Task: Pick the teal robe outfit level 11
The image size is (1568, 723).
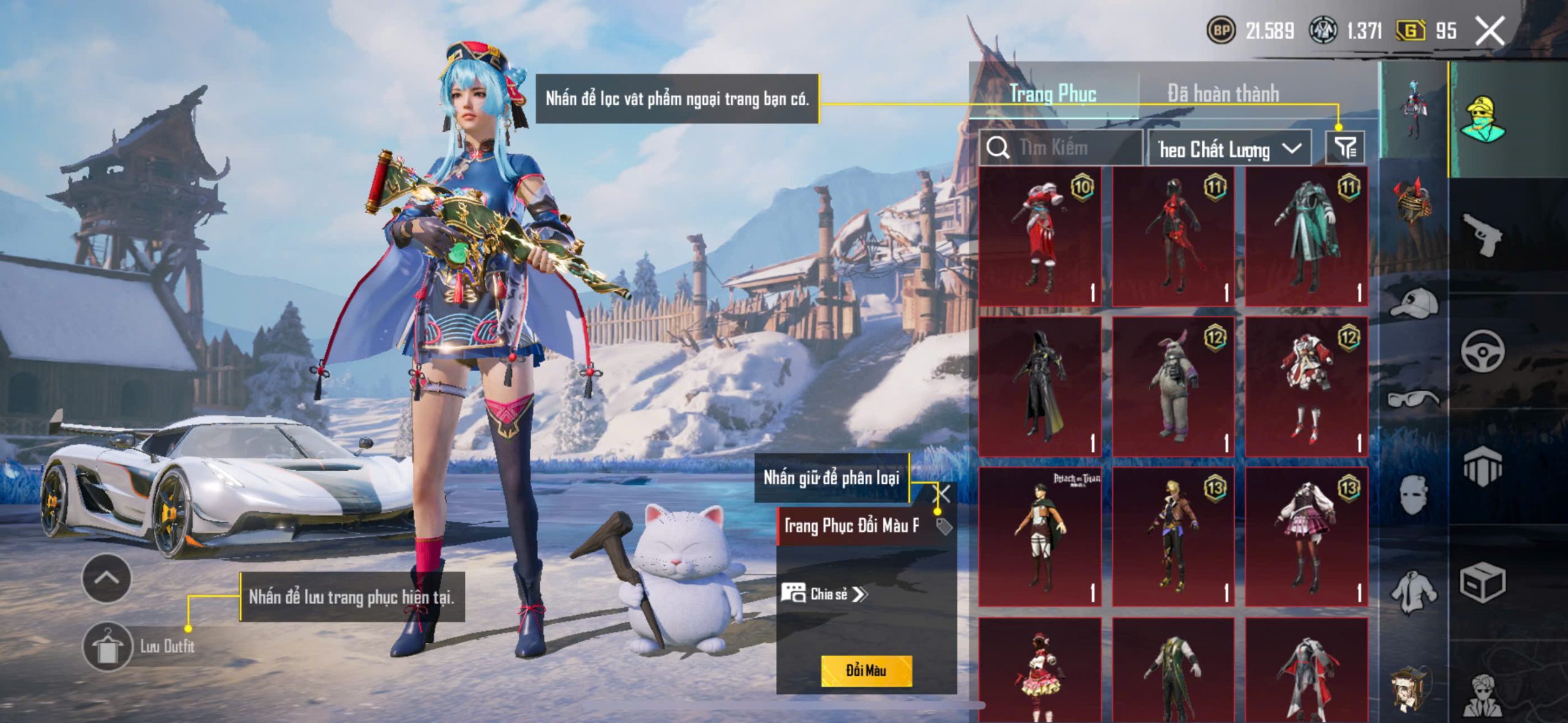Action: 1306,236
